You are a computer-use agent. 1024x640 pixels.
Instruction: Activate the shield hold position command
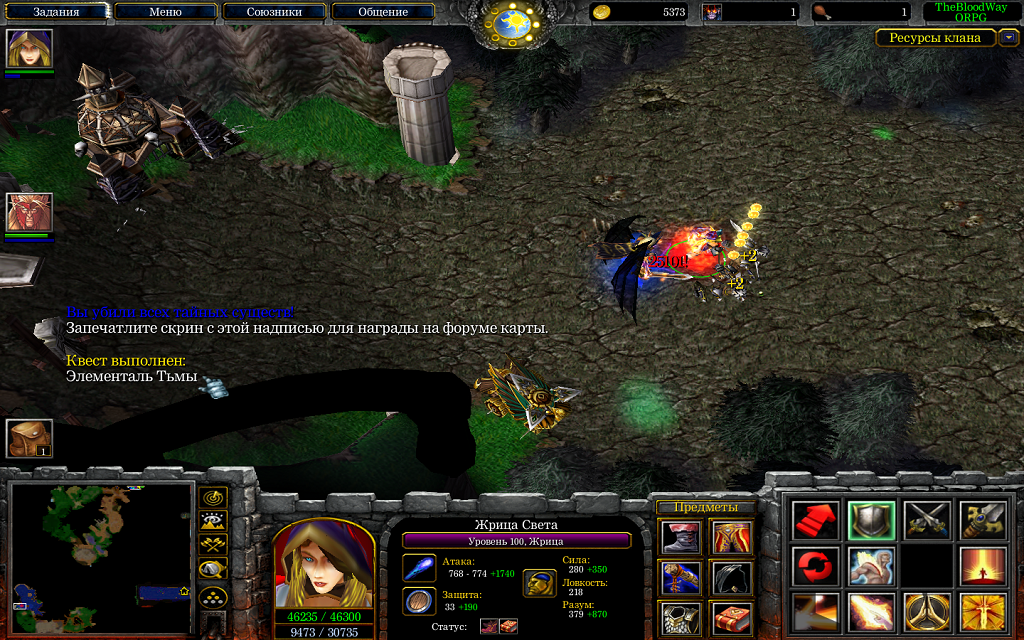[871, 520]
